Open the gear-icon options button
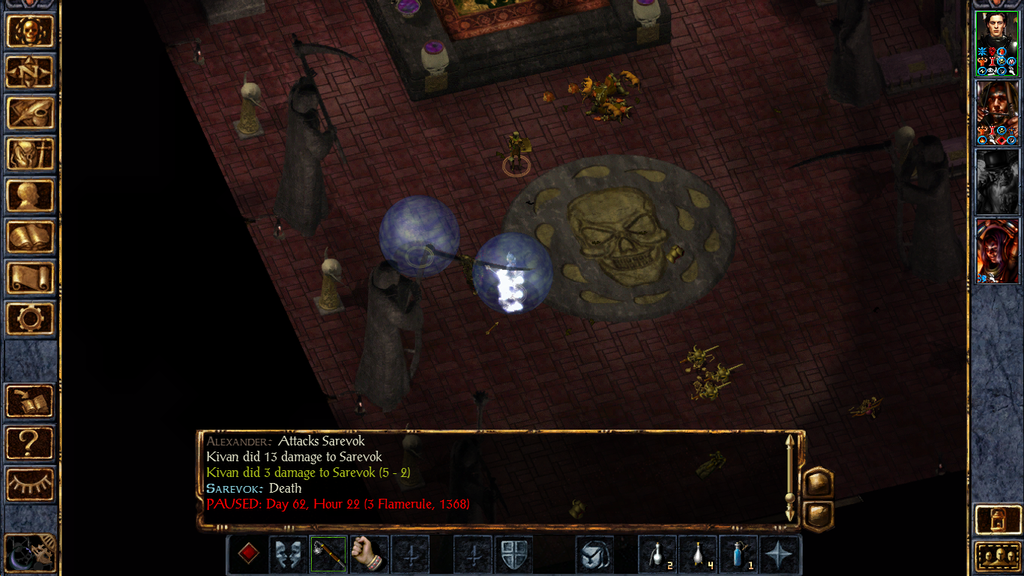 pos(30,319)
